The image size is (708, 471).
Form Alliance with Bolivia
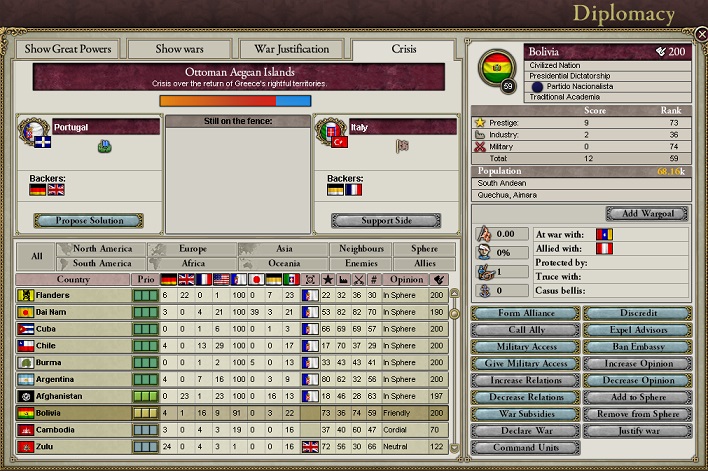524,313
